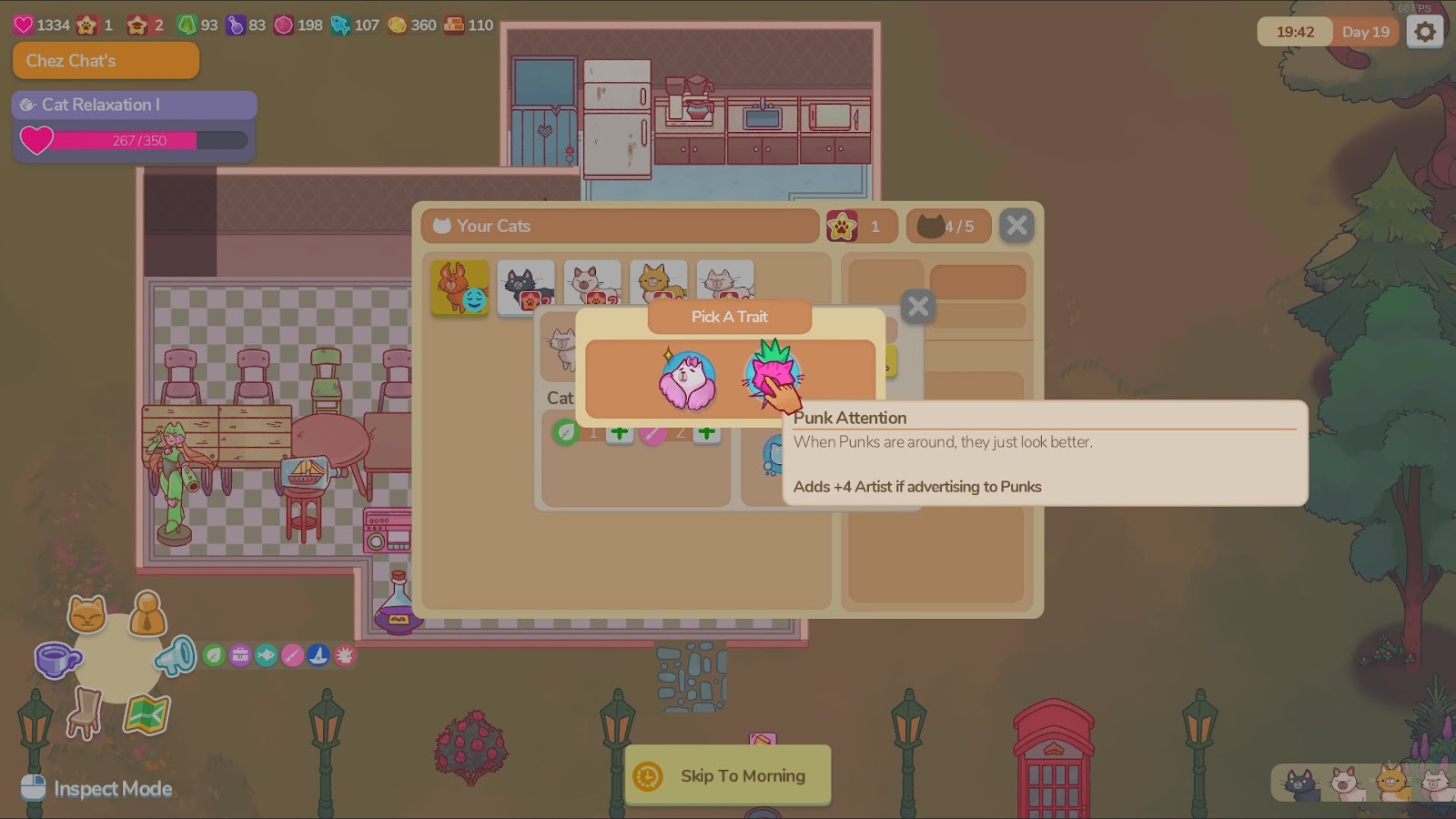The width and height of the screenshot is (1456, 819).
Task: Choose the fluffy pink-bow cat trait
Action: pos(687,379)
